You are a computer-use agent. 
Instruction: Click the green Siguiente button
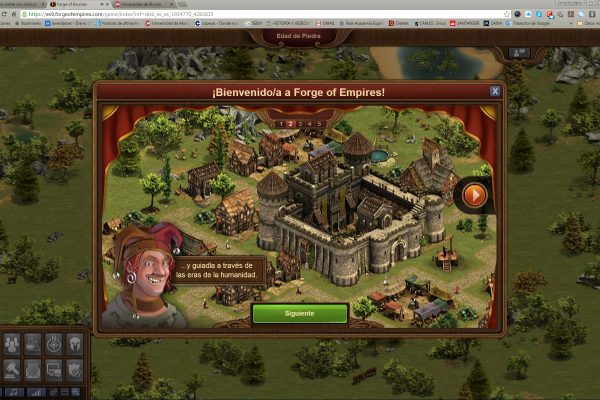[x=299, y=313]
